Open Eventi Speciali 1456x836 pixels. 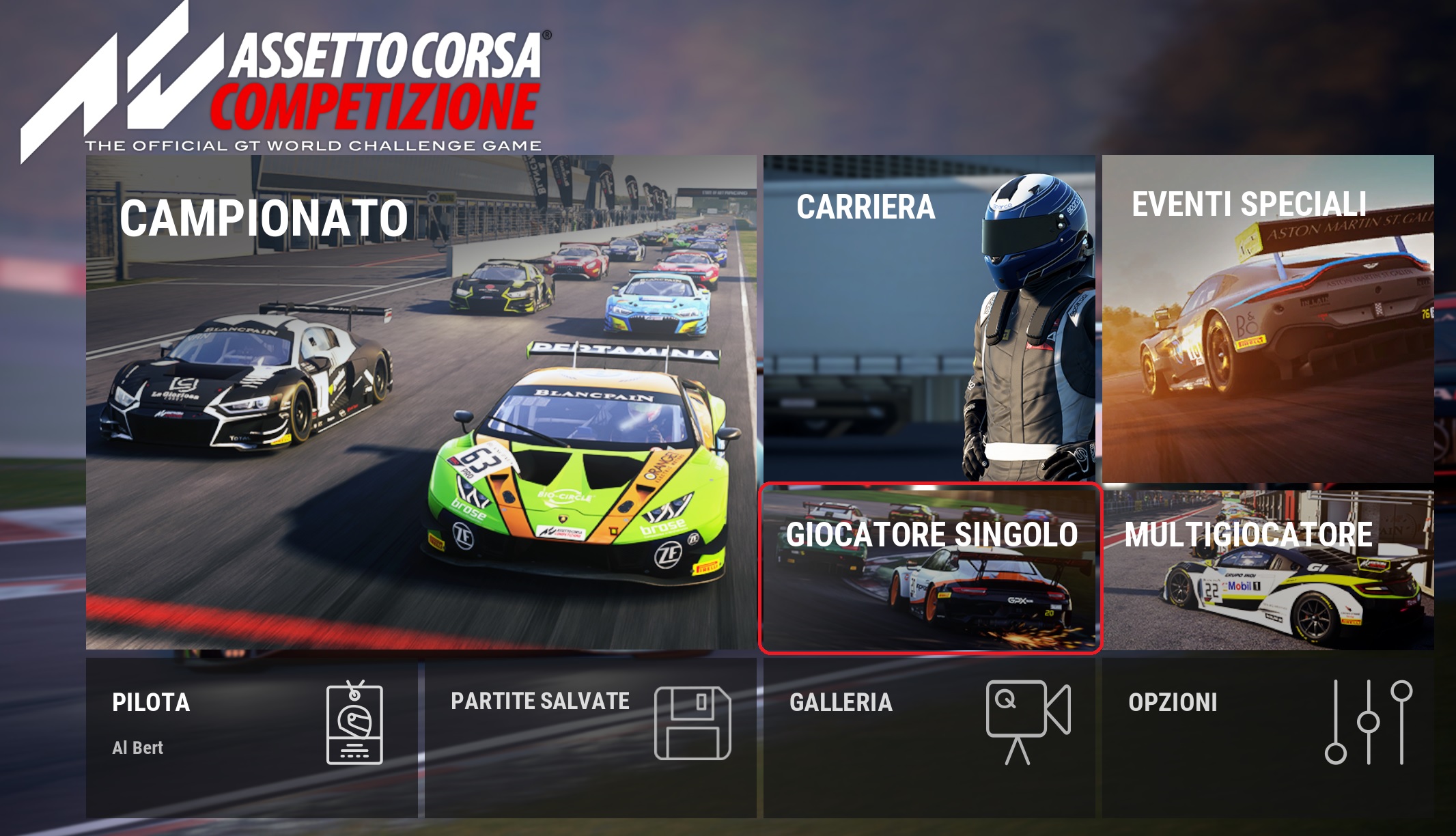1268,318
